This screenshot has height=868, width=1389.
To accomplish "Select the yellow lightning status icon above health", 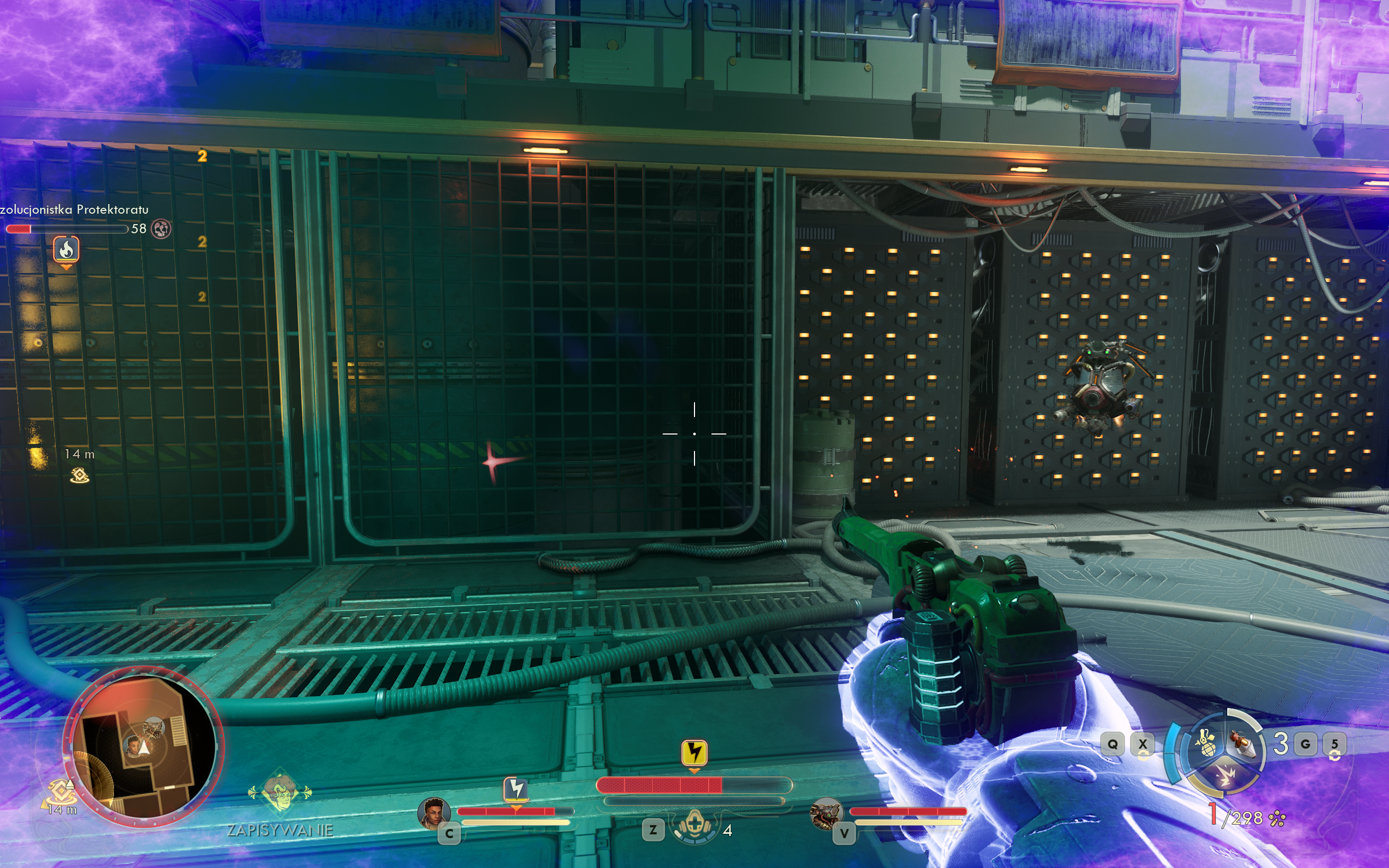I will (694, 752).
